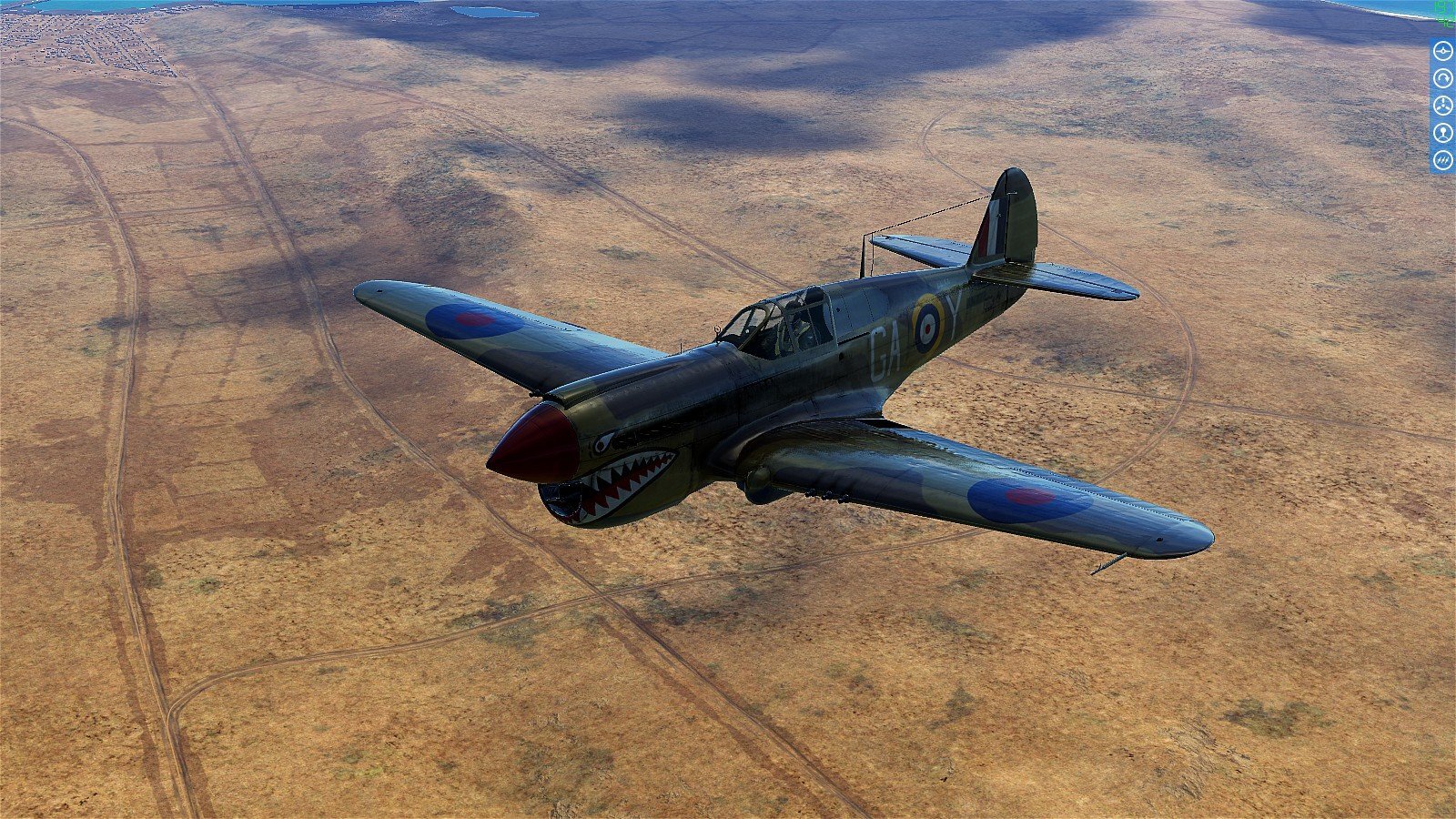
Task: Click the aircraft silhouette icon
Action: [x=1442, y=51]
